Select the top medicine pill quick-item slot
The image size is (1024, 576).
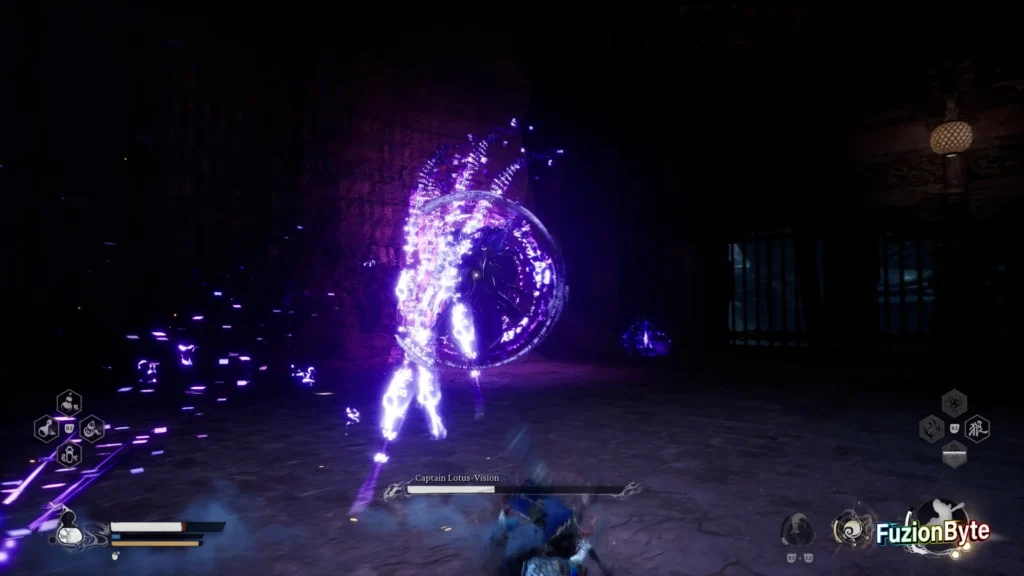pos(69,403)
